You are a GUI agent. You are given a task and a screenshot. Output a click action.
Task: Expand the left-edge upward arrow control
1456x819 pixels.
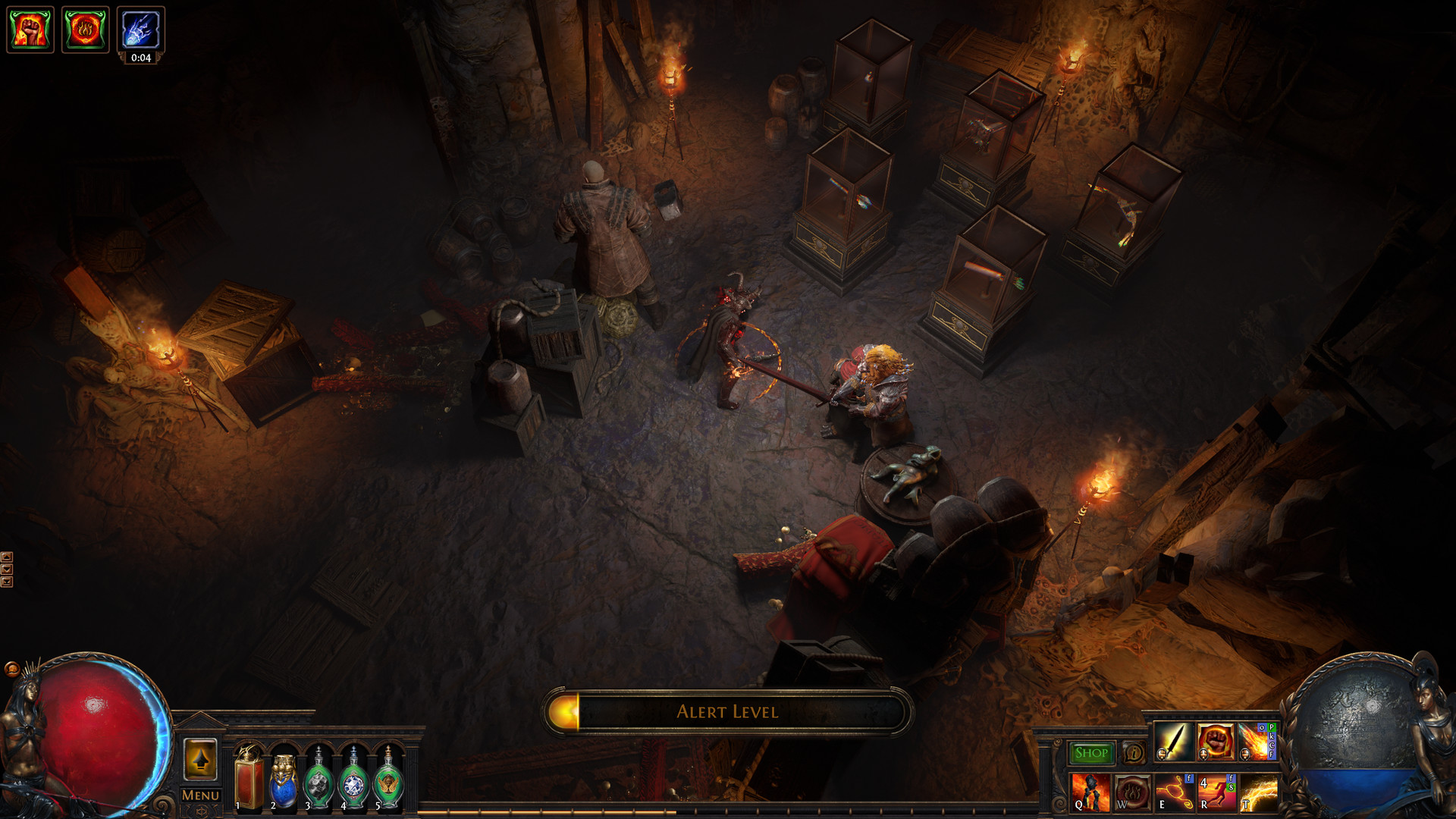7,558
